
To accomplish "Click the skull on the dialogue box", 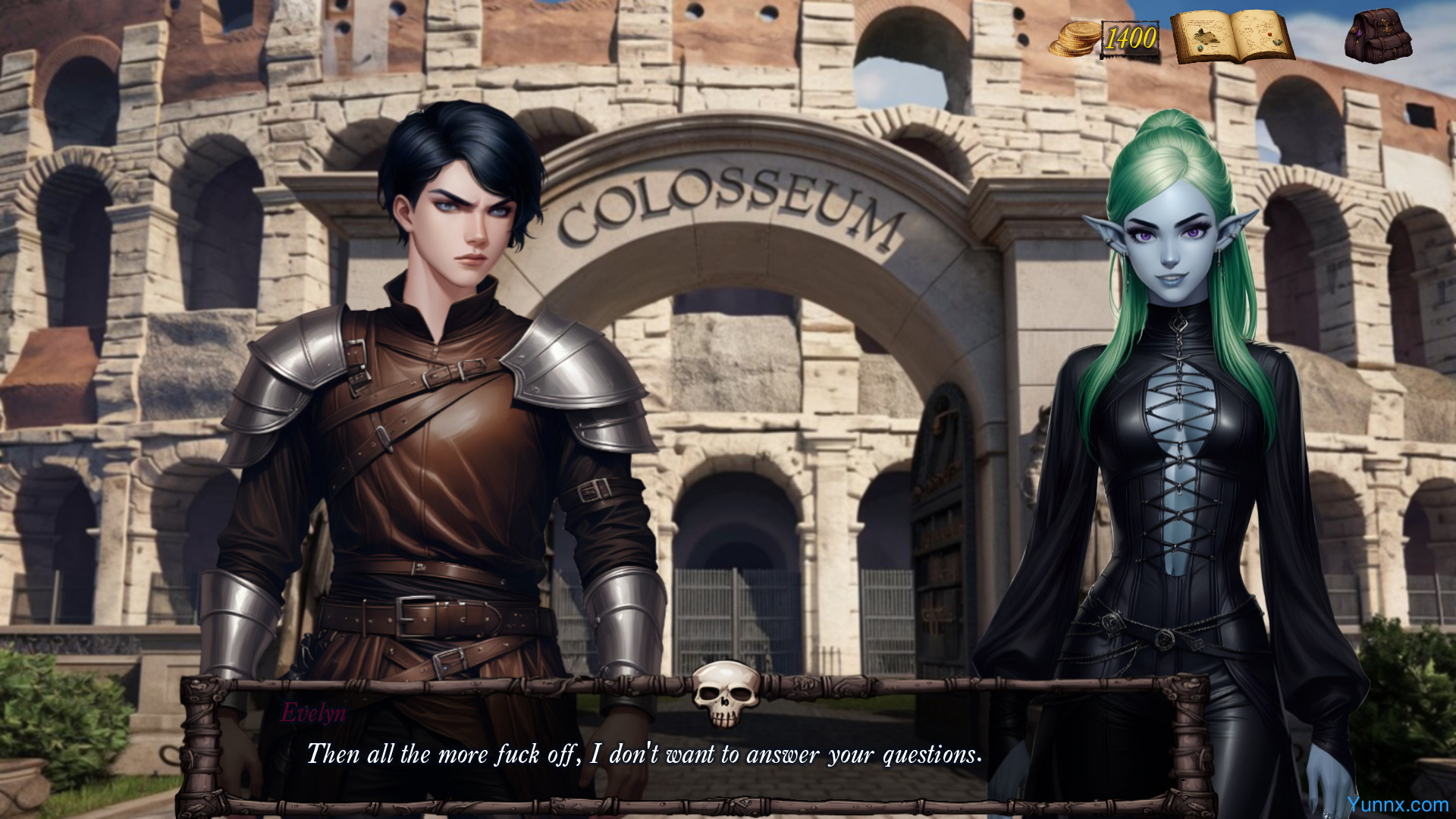I will (726, 692).
